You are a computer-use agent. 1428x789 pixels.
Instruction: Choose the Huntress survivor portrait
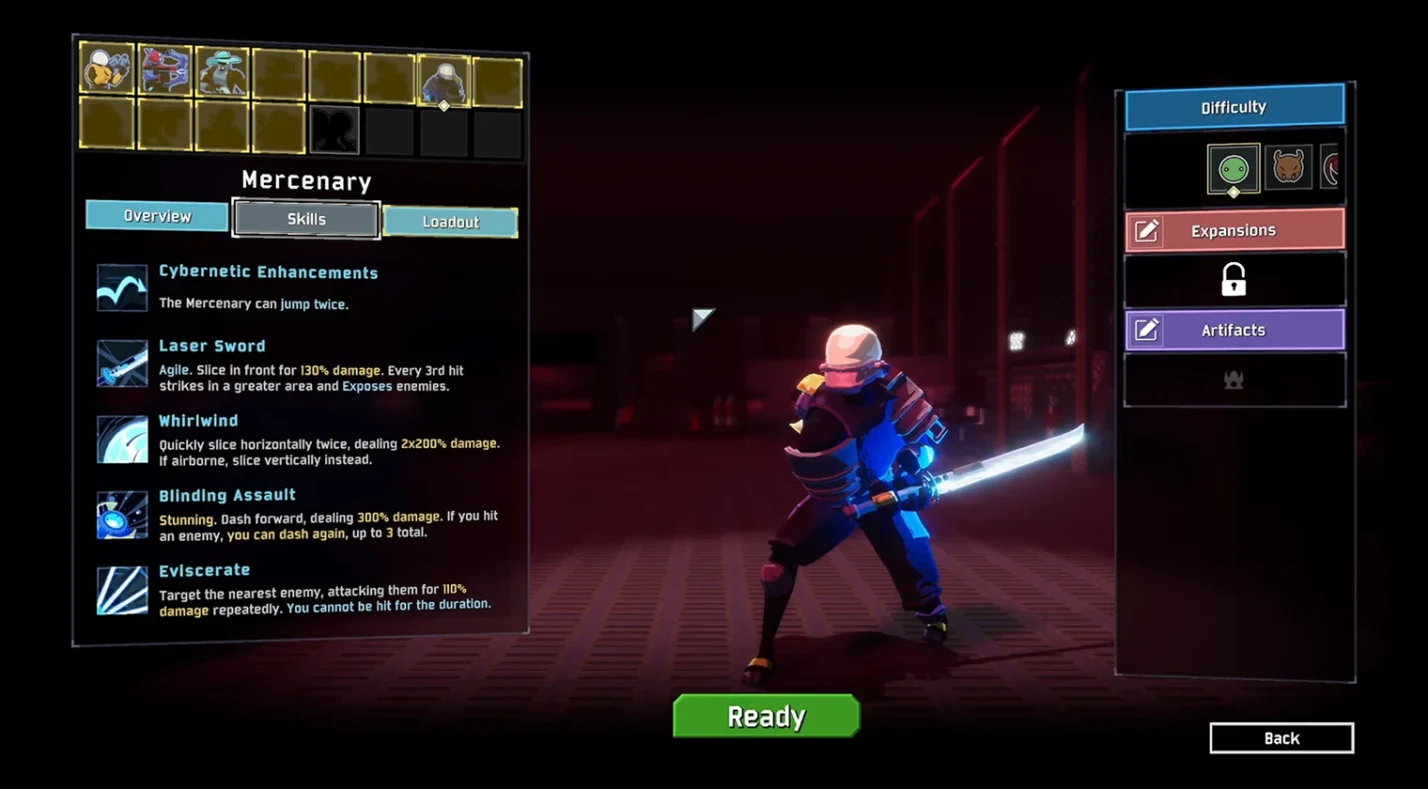coord(165,70)
